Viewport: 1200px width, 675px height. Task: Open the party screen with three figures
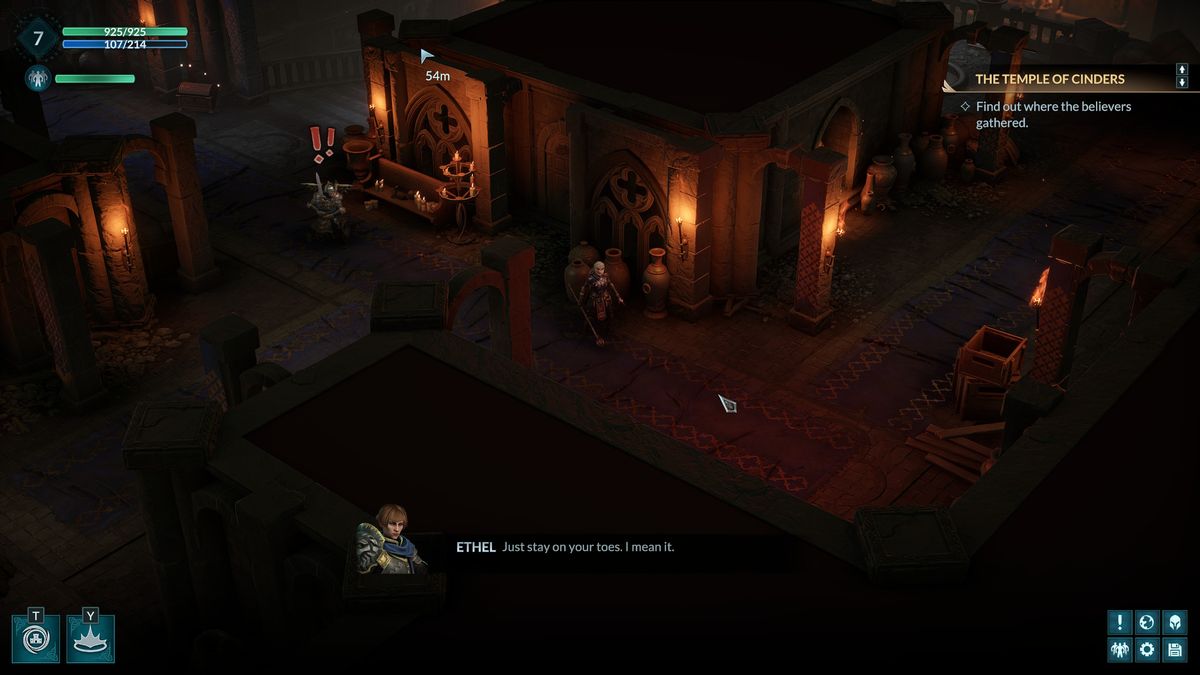1119,650
